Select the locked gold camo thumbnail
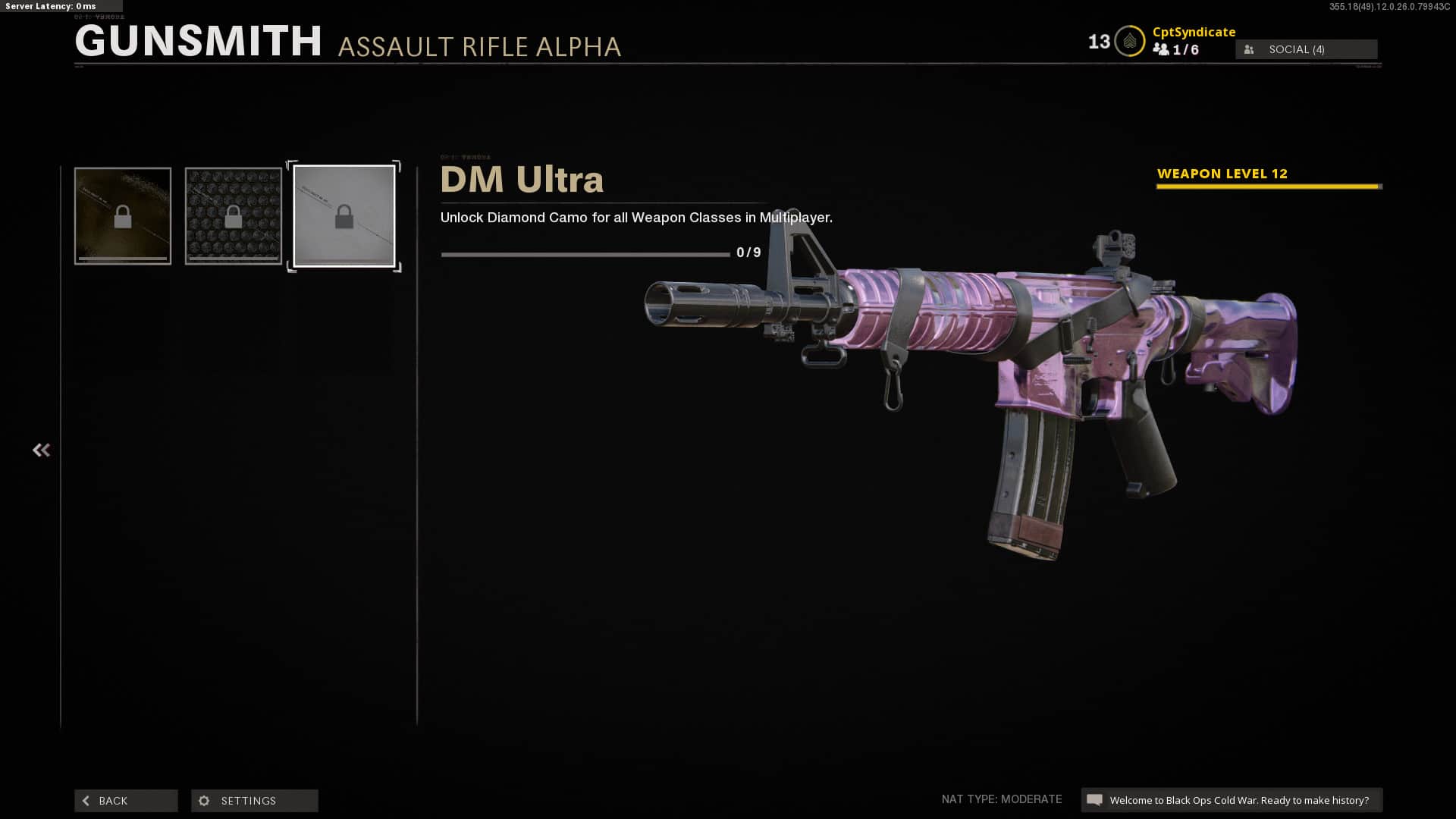1456x819 pixels. [123, 216]
